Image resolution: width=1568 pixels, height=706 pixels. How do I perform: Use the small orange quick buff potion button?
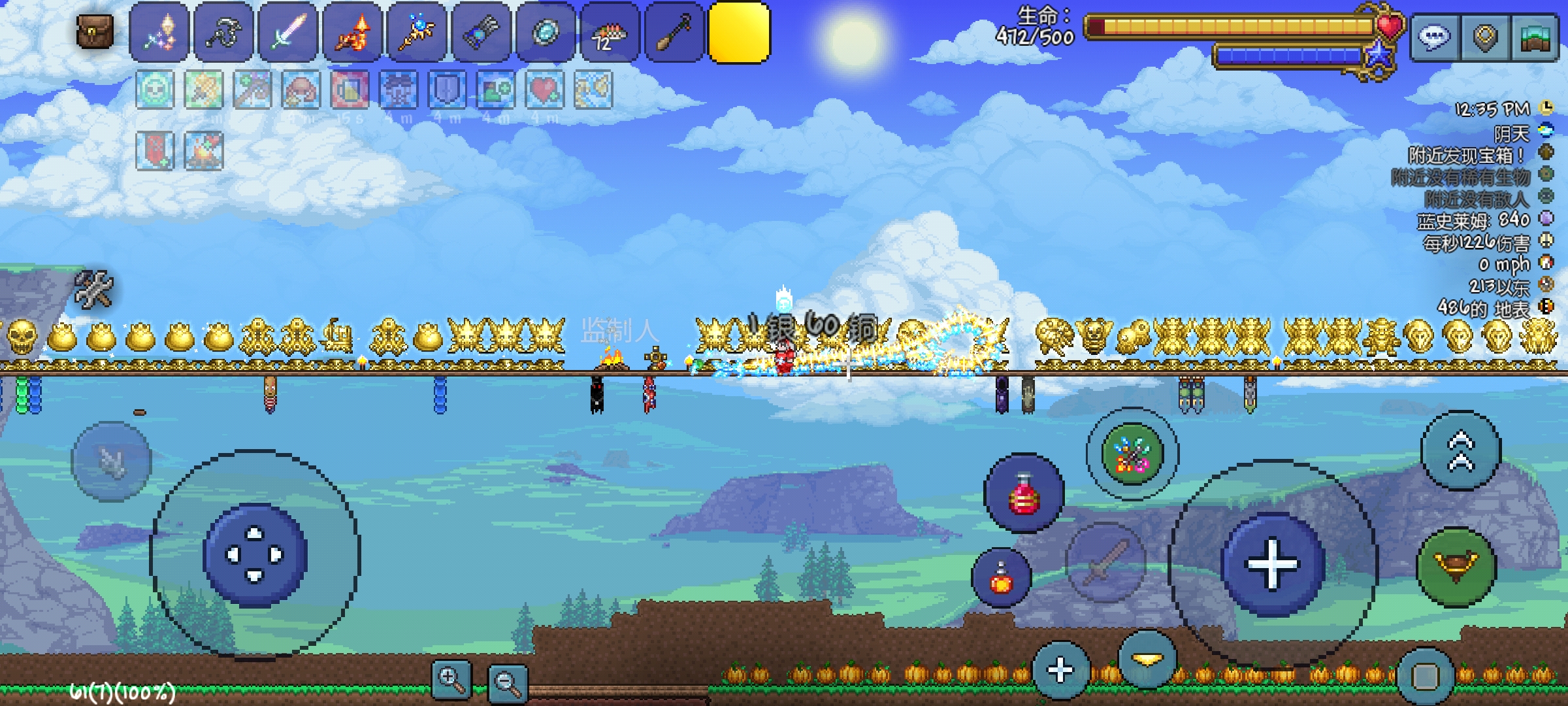(1001, 578)
